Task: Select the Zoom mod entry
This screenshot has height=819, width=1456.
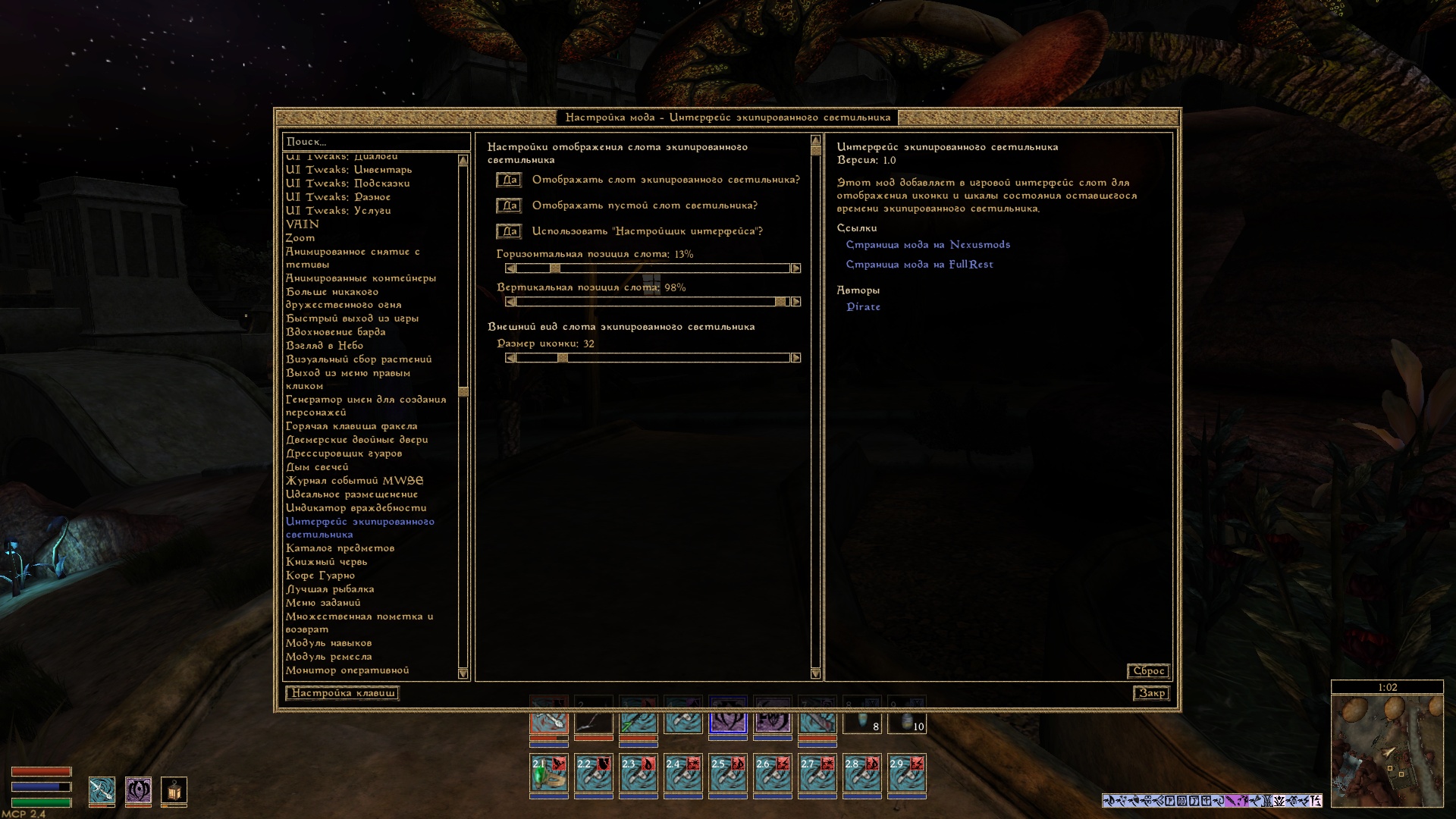Action: pyautogui.click(x=300, y=238)
